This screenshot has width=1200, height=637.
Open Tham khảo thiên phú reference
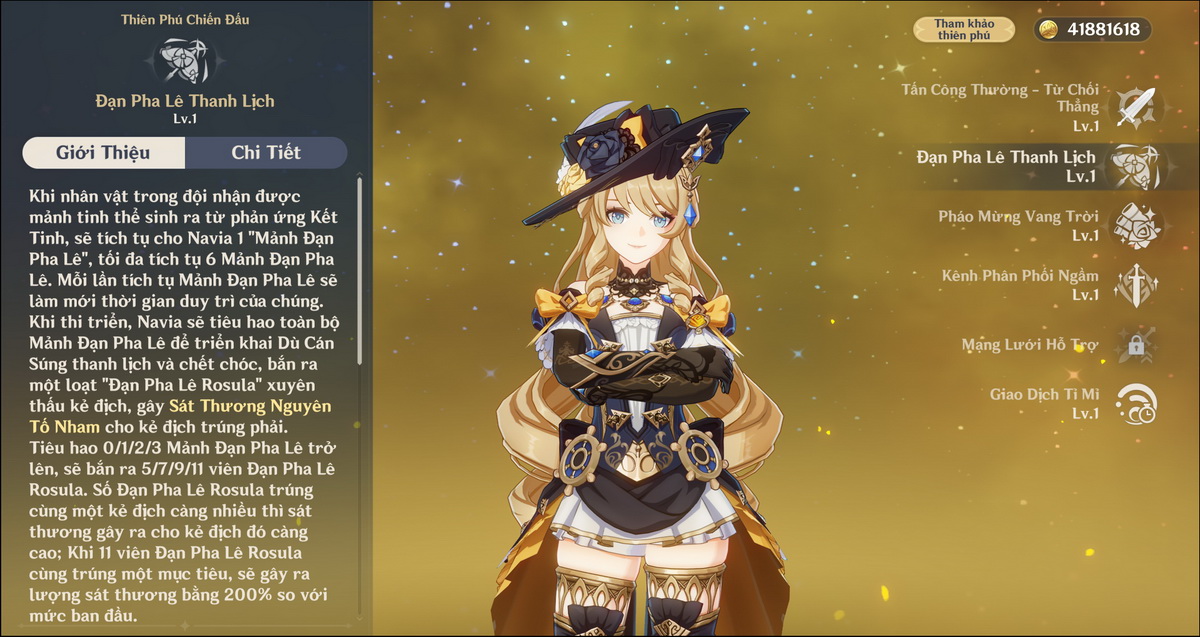(964, 29)
